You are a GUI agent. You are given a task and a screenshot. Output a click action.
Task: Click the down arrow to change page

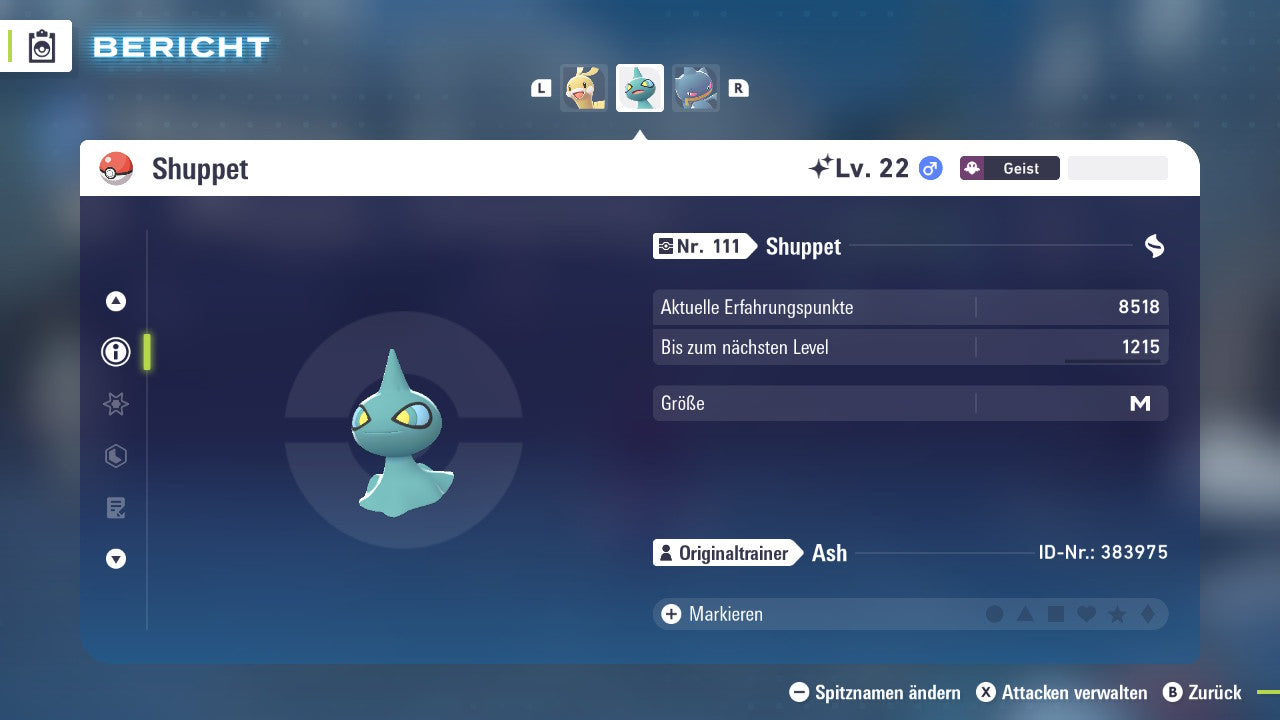pos(115,559)
